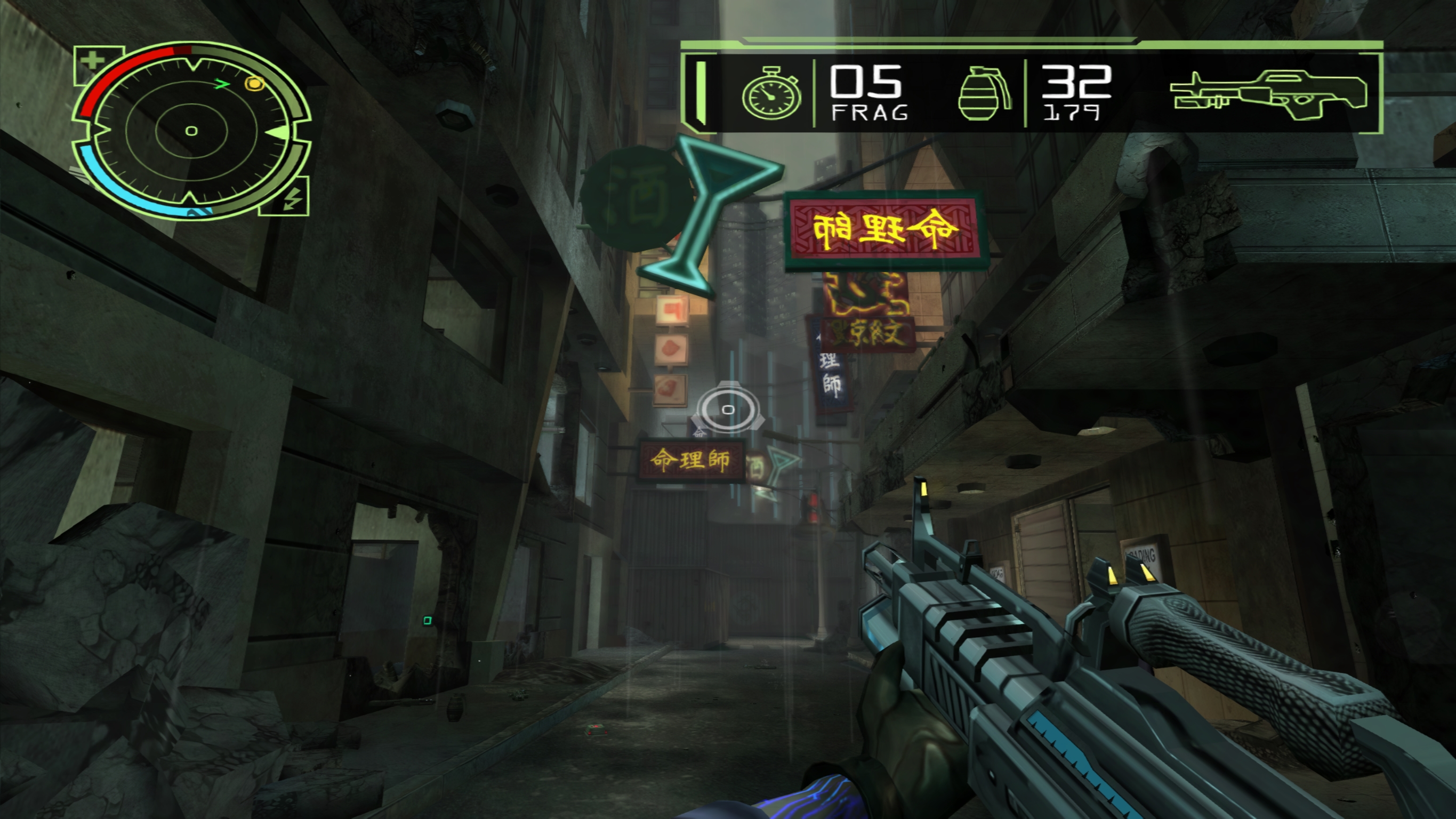
Task: Click the circular radar minimap
Action: 191,131
